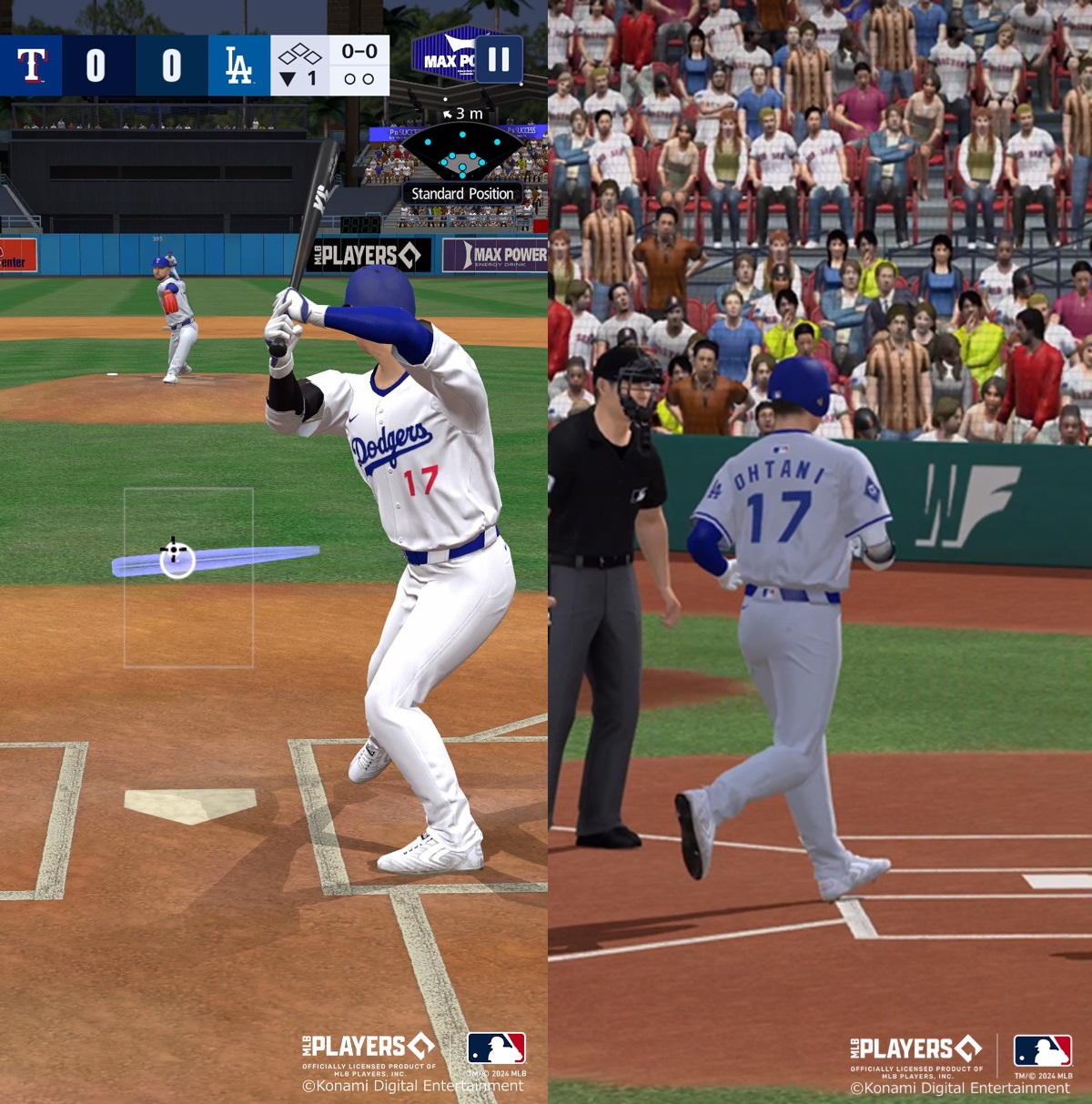Tap the batting aim cursor in strike zone
The image size is (1092, 1104).
177,560
